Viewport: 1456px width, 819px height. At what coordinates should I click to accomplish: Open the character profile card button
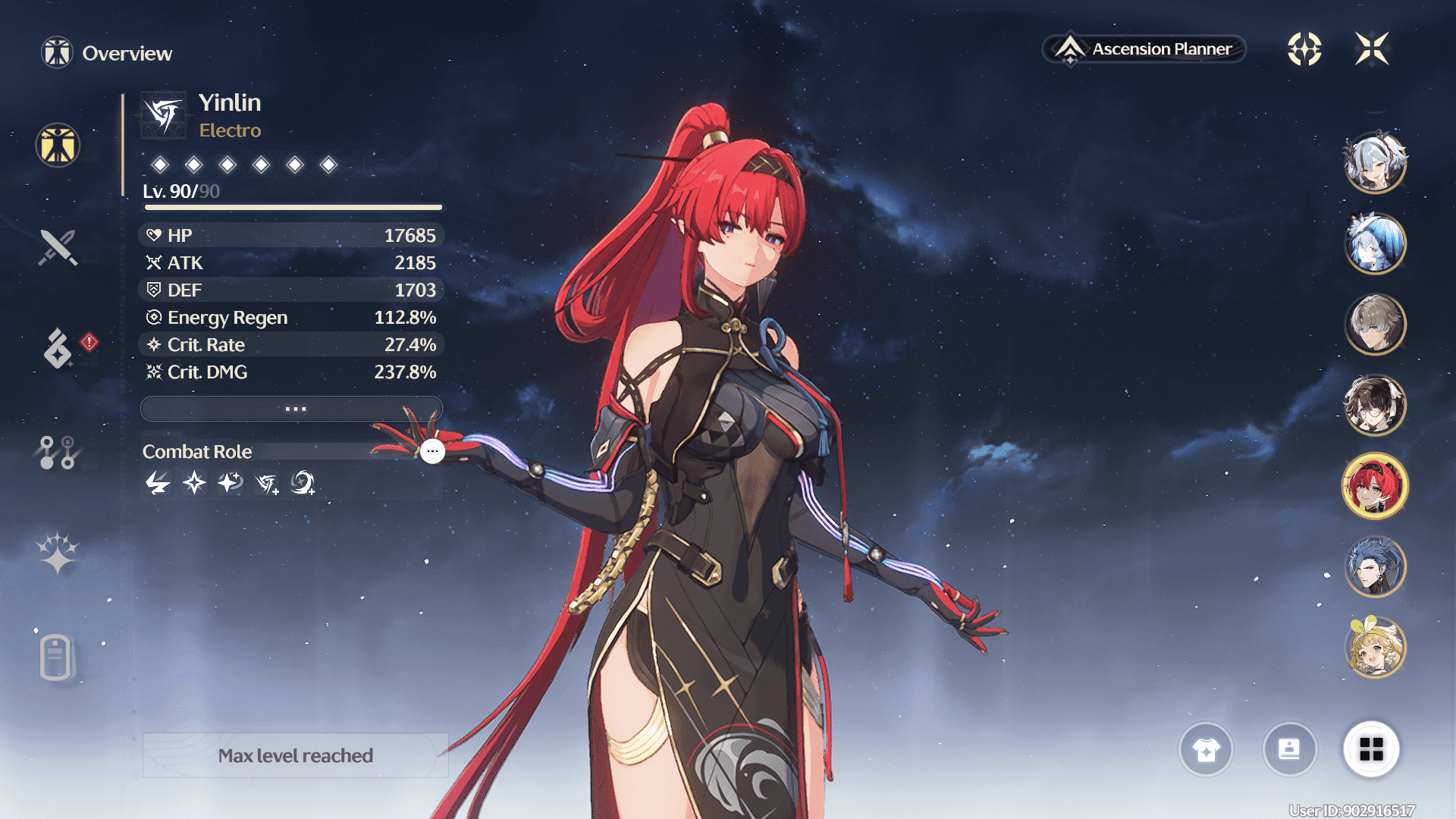point(1289,750)
